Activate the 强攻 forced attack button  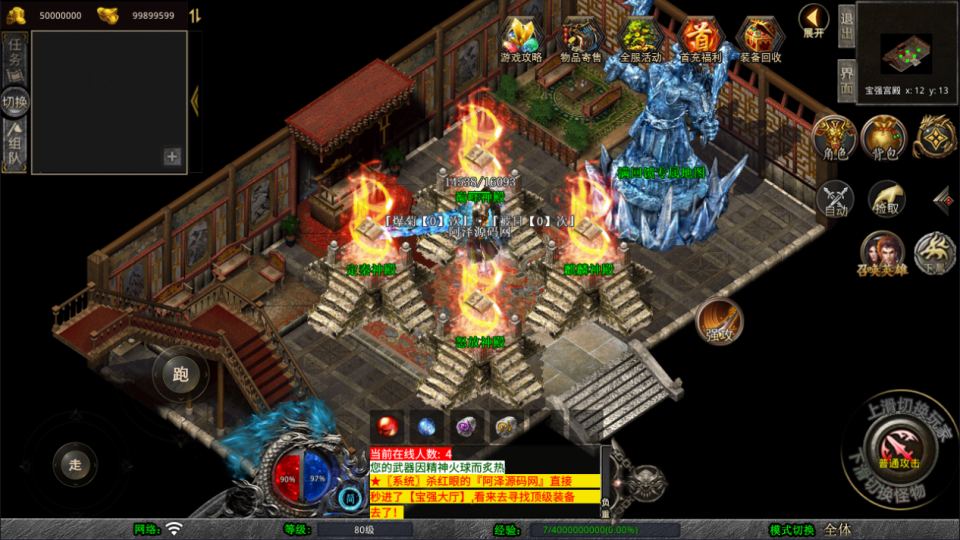720,322
